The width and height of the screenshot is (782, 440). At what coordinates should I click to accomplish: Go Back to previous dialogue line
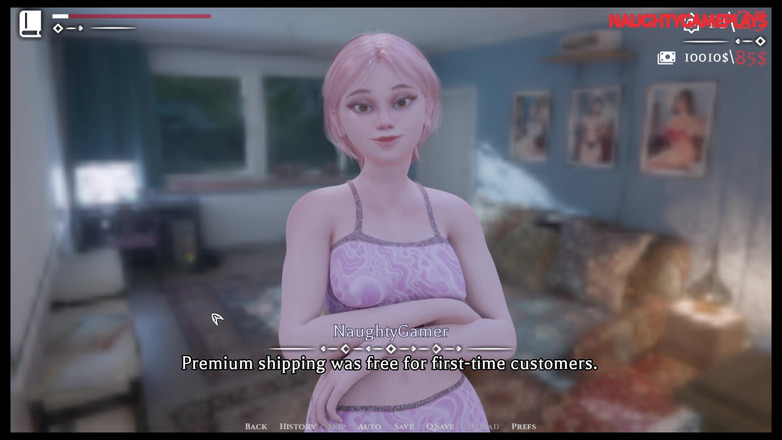point(256,426)
